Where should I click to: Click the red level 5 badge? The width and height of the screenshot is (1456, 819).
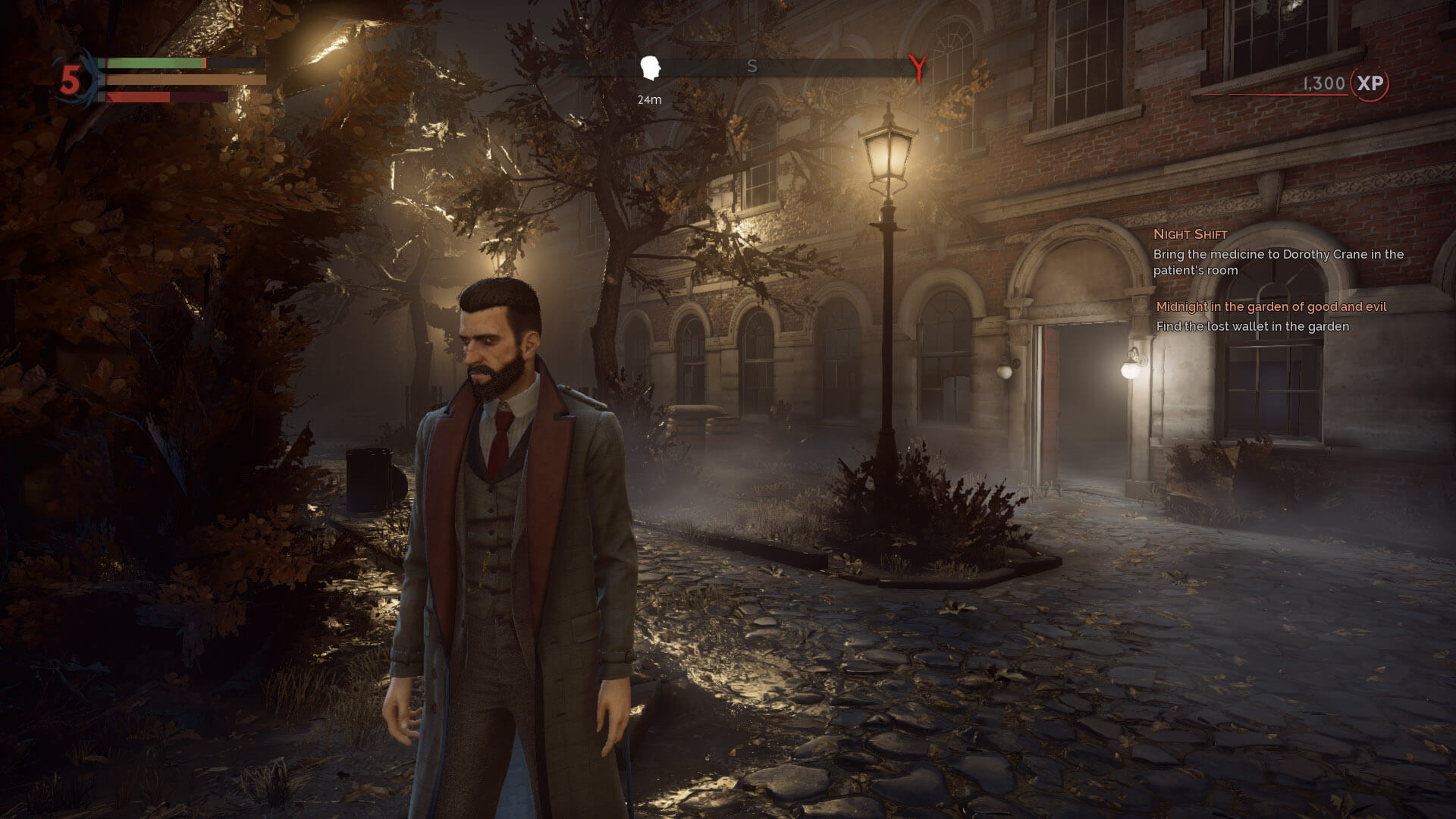point(71,80)
